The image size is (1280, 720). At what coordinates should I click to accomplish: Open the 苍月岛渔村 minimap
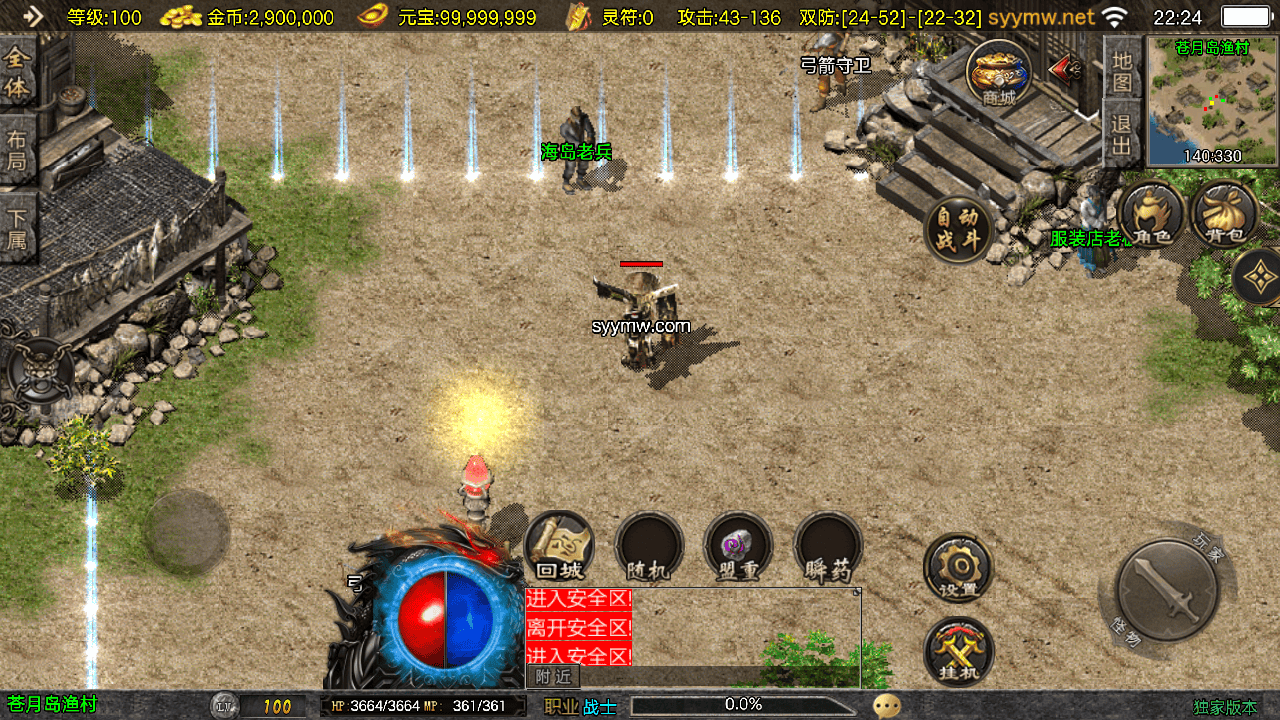point(1212,101)
